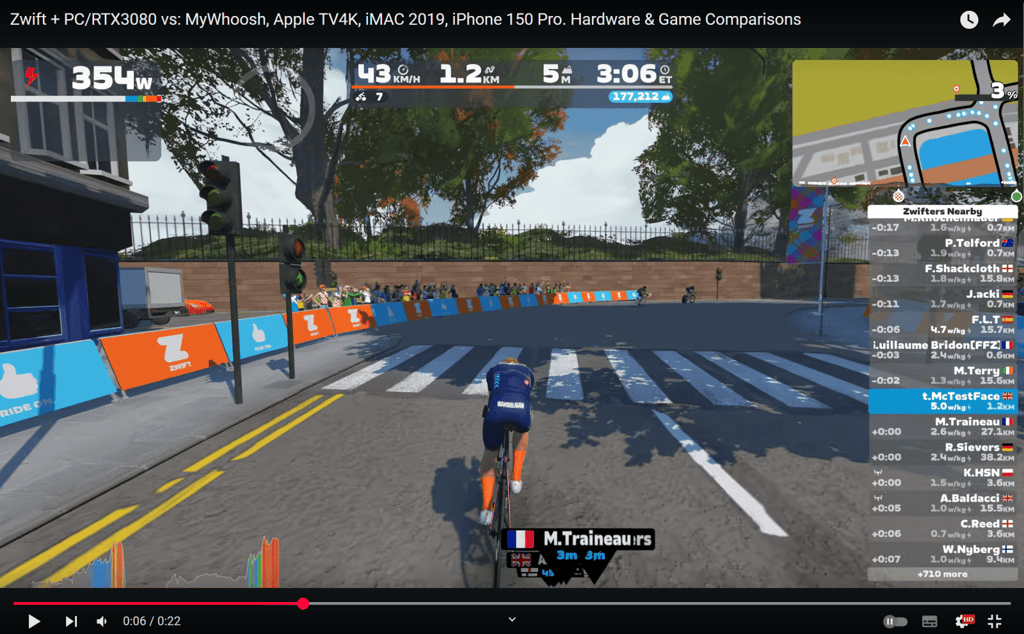
Task: Expand the "+710 more" riders entry
Action: click(942, 575)
